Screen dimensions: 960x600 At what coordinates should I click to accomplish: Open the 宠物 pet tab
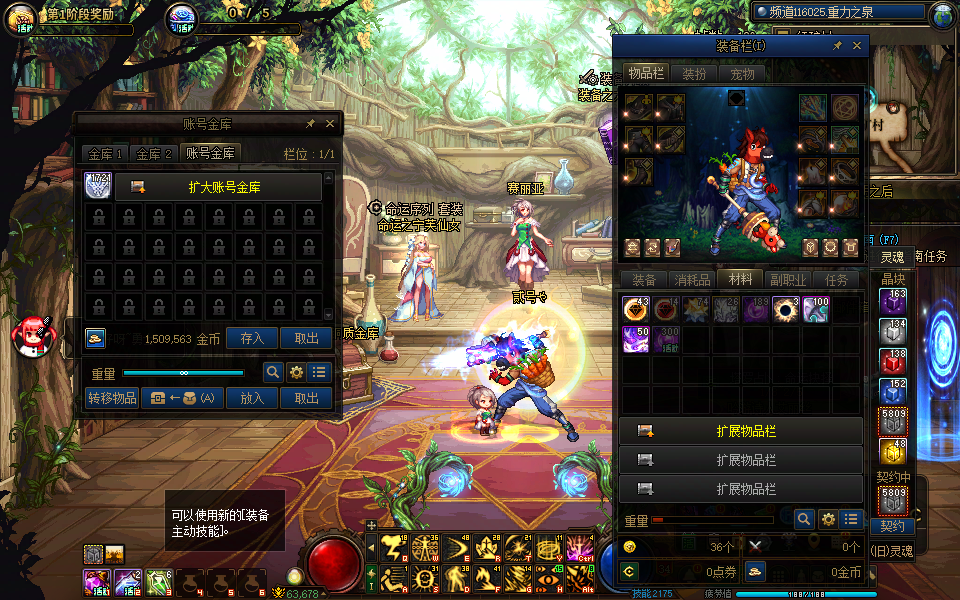click(742, 73)
